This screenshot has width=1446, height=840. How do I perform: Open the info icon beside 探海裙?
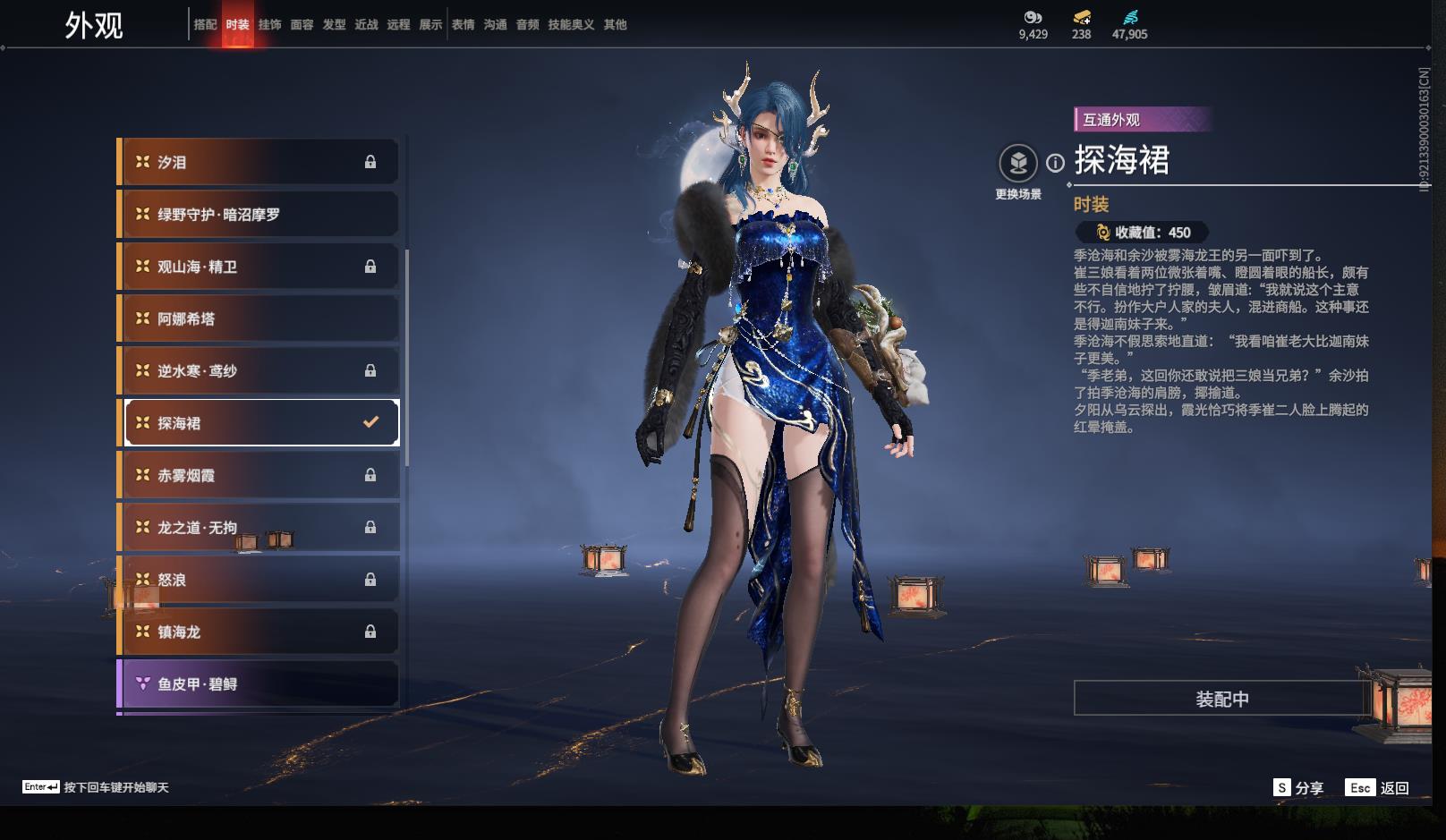click(x=1056, y=163)
